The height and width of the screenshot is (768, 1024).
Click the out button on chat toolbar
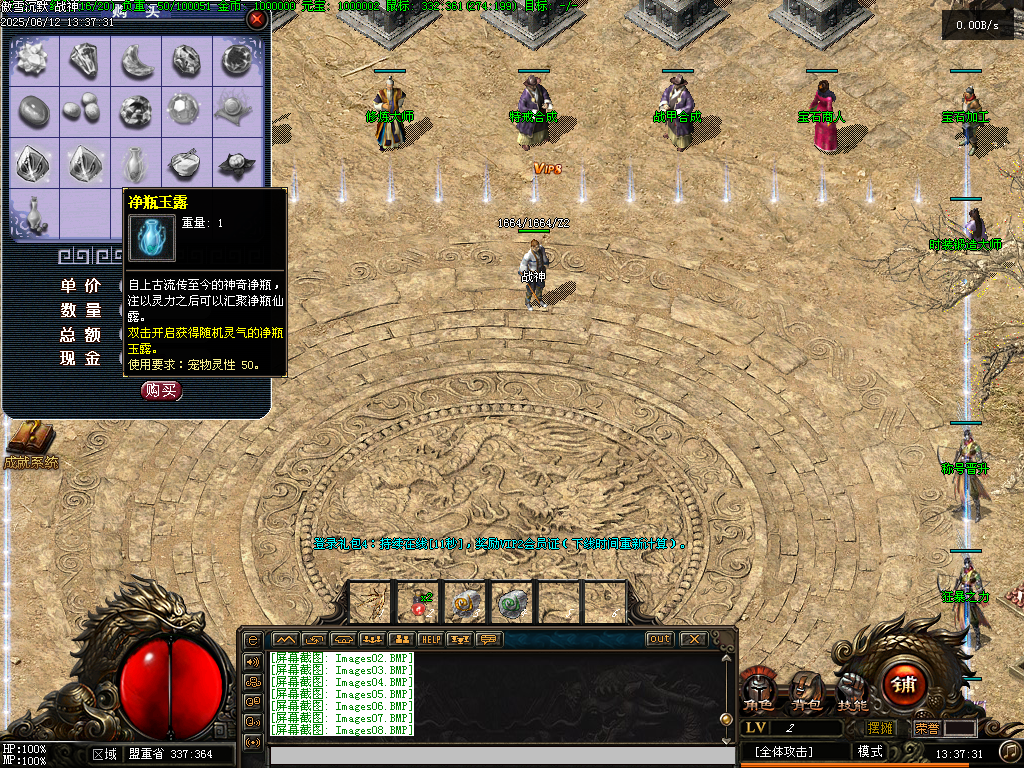click(660, 639)
